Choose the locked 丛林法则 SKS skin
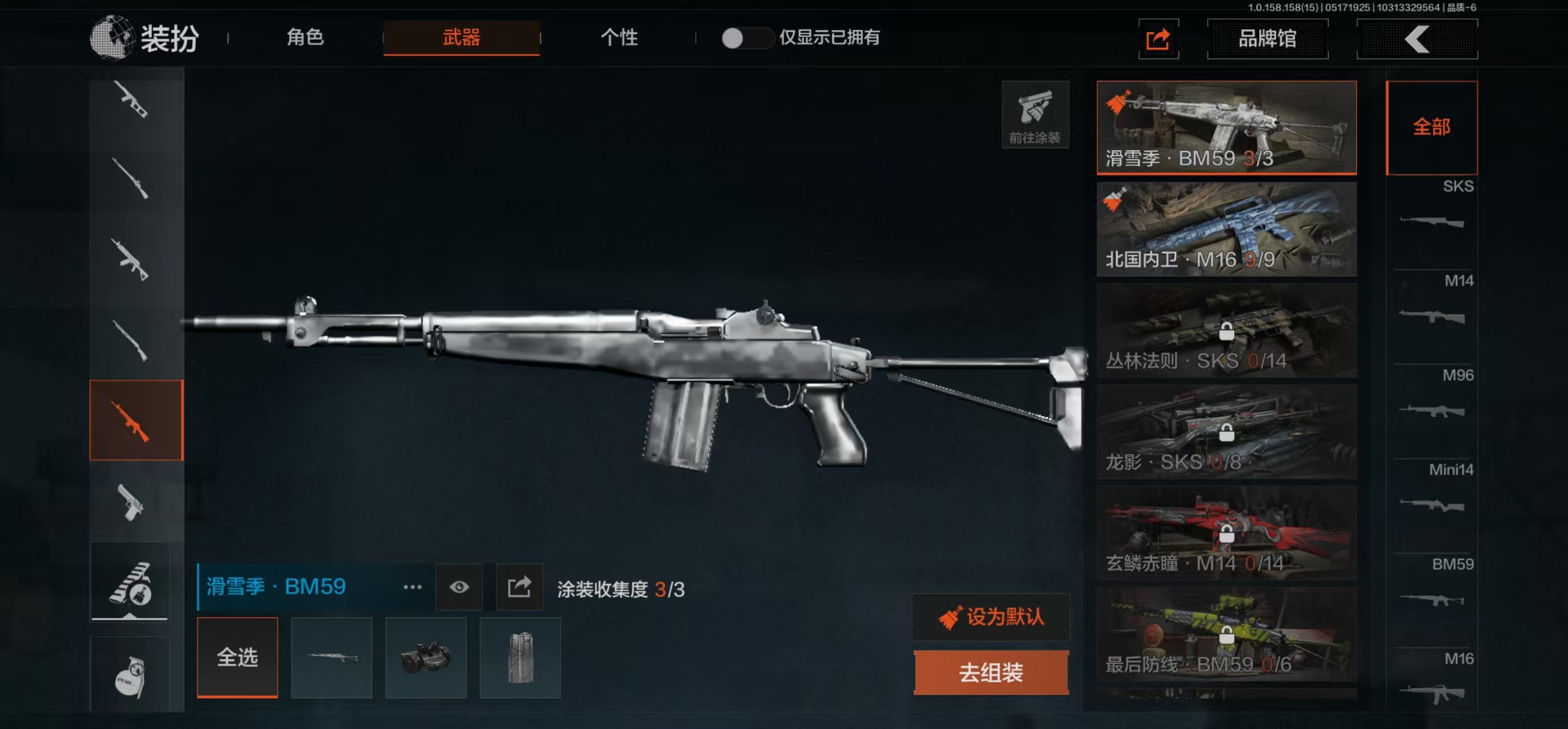The image size is (1568, 729). point(1226,331)
